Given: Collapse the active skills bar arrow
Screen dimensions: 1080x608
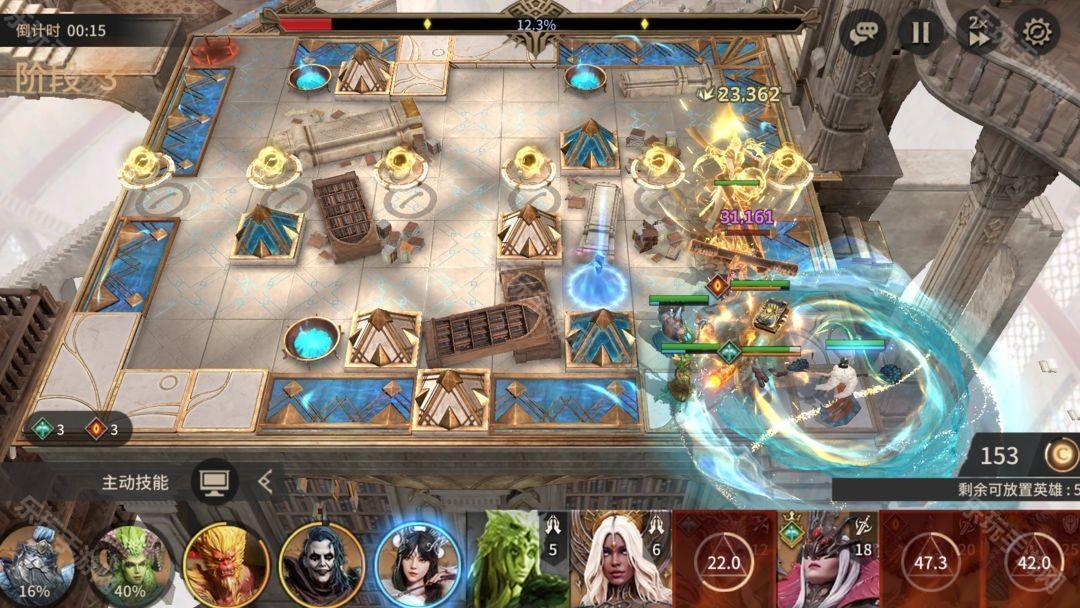Looking at the screenshot, I should point(265,482).
